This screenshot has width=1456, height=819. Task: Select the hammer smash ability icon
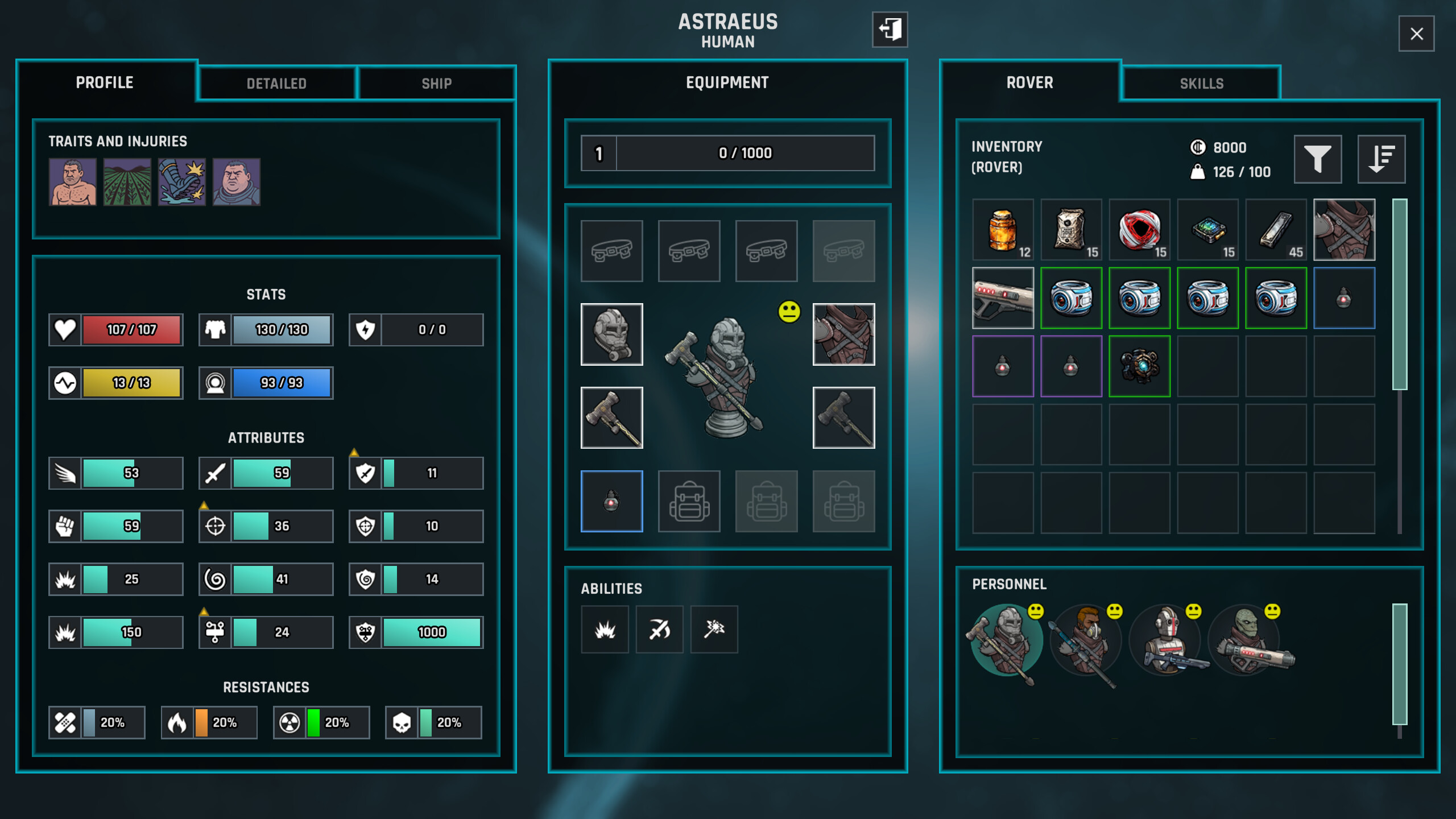pos(714,629)
